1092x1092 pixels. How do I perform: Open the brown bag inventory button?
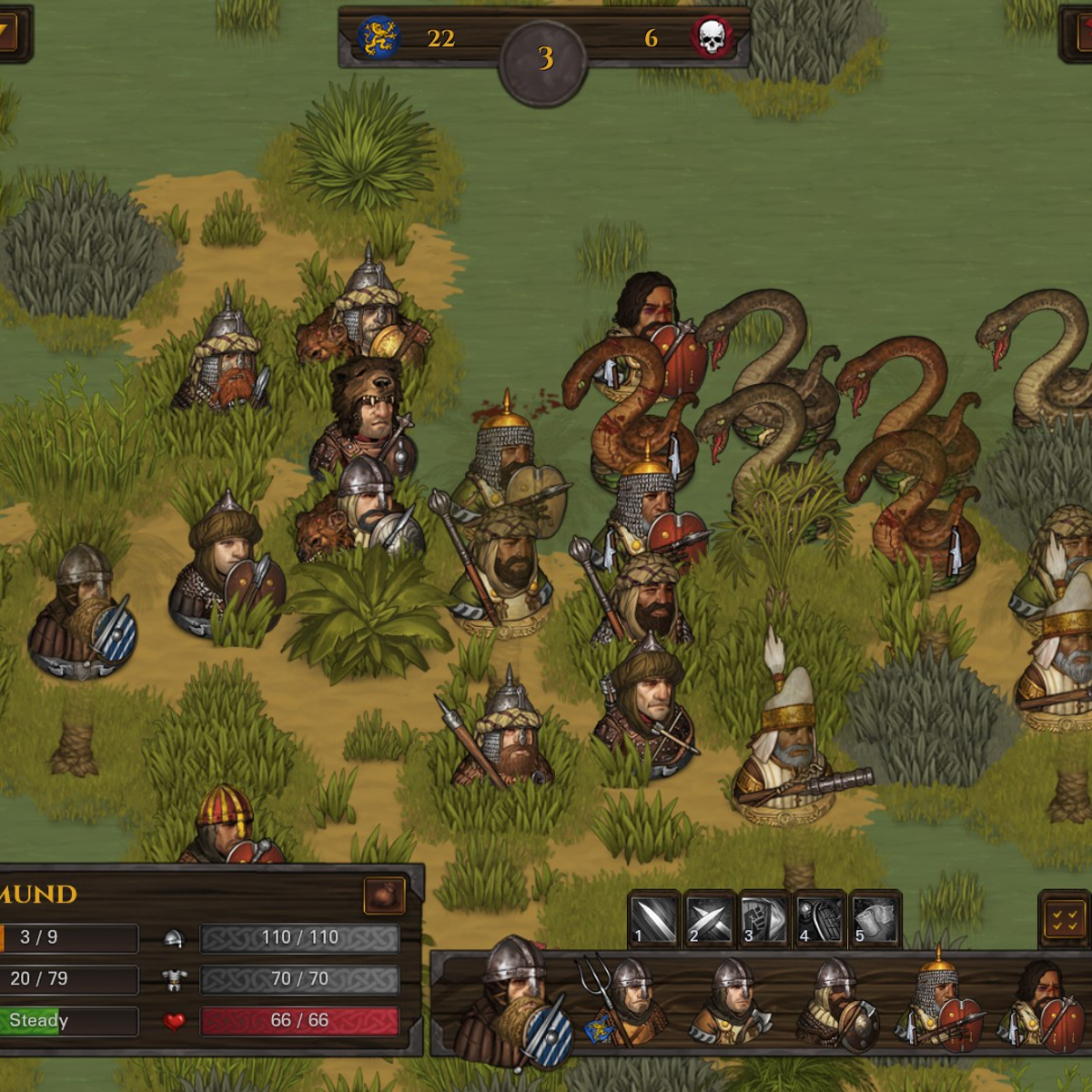click(x=384, y=895)
